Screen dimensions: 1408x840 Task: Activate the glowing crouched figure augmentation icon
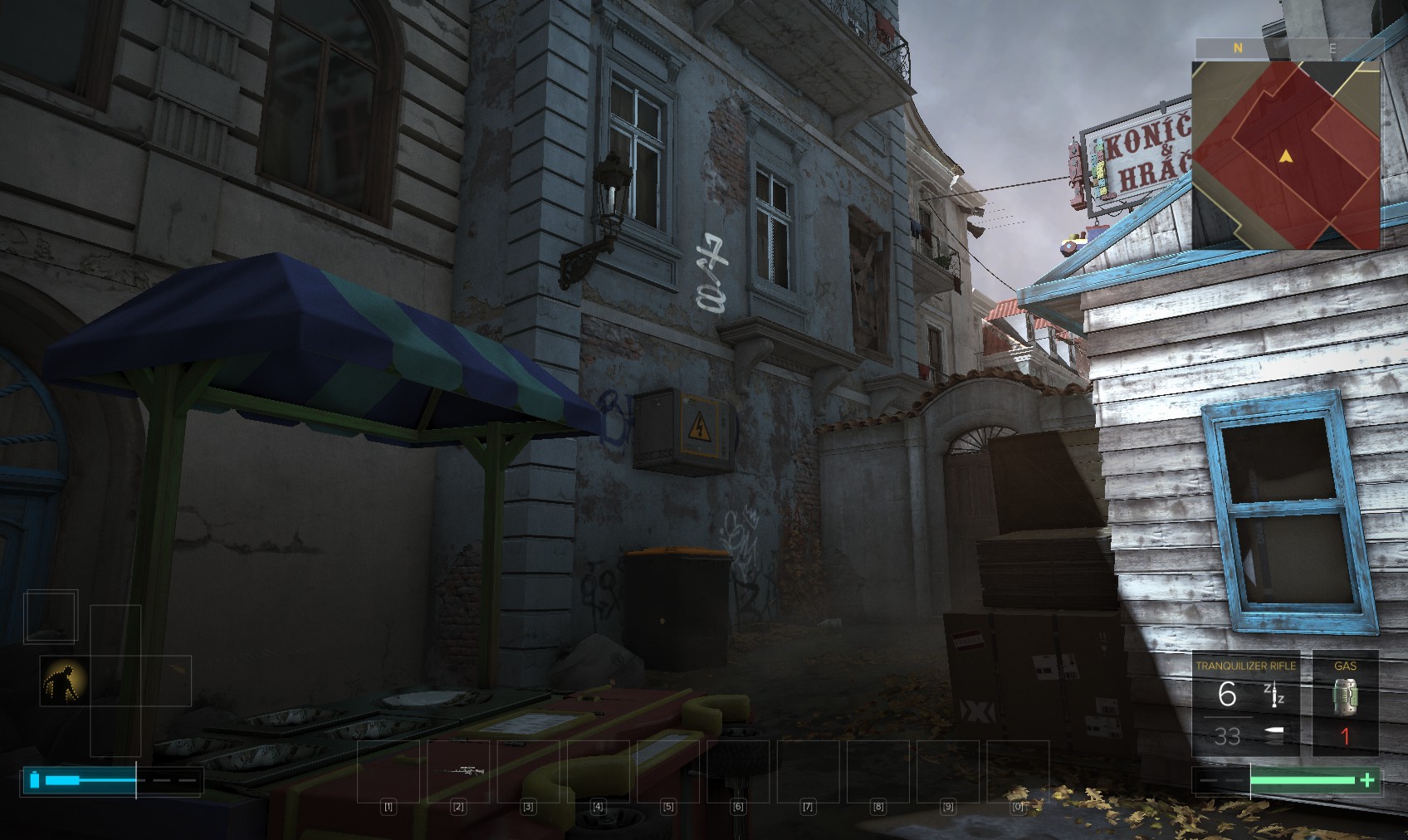[x=64, y=681]
